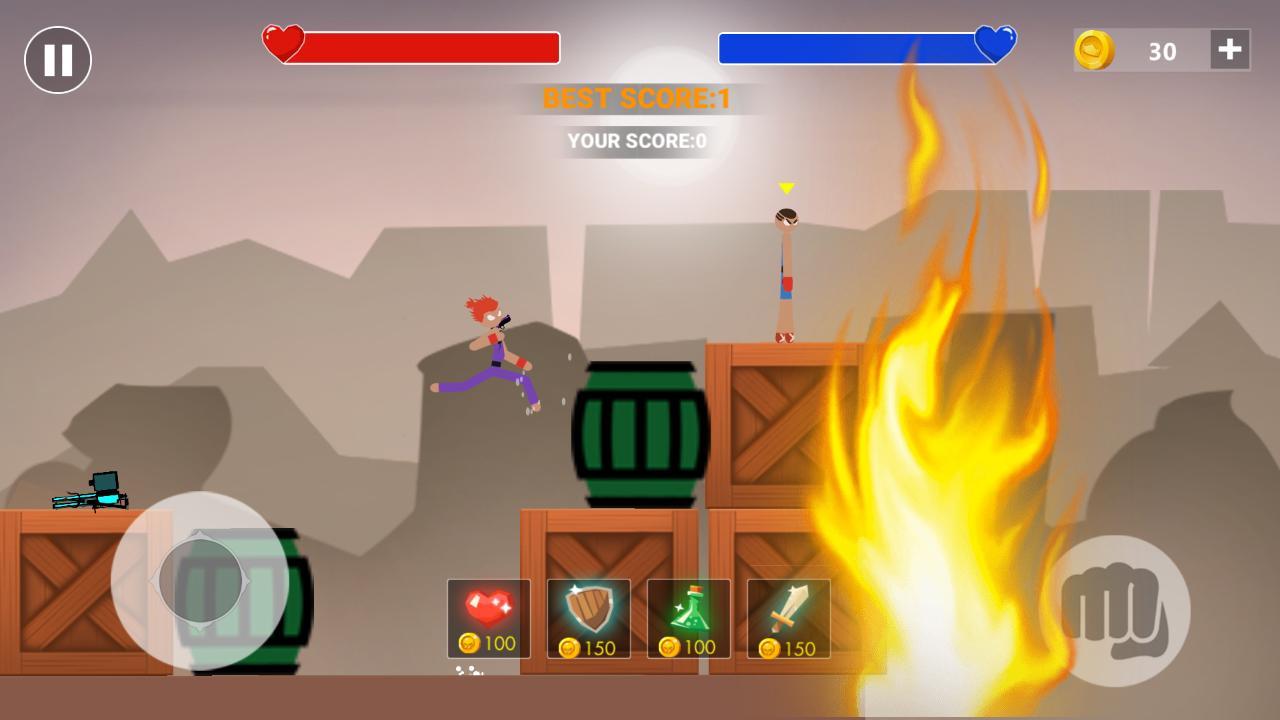Click the gold coin icon in the top bar
The image size is (1280, 720).
click(1095, 50)
